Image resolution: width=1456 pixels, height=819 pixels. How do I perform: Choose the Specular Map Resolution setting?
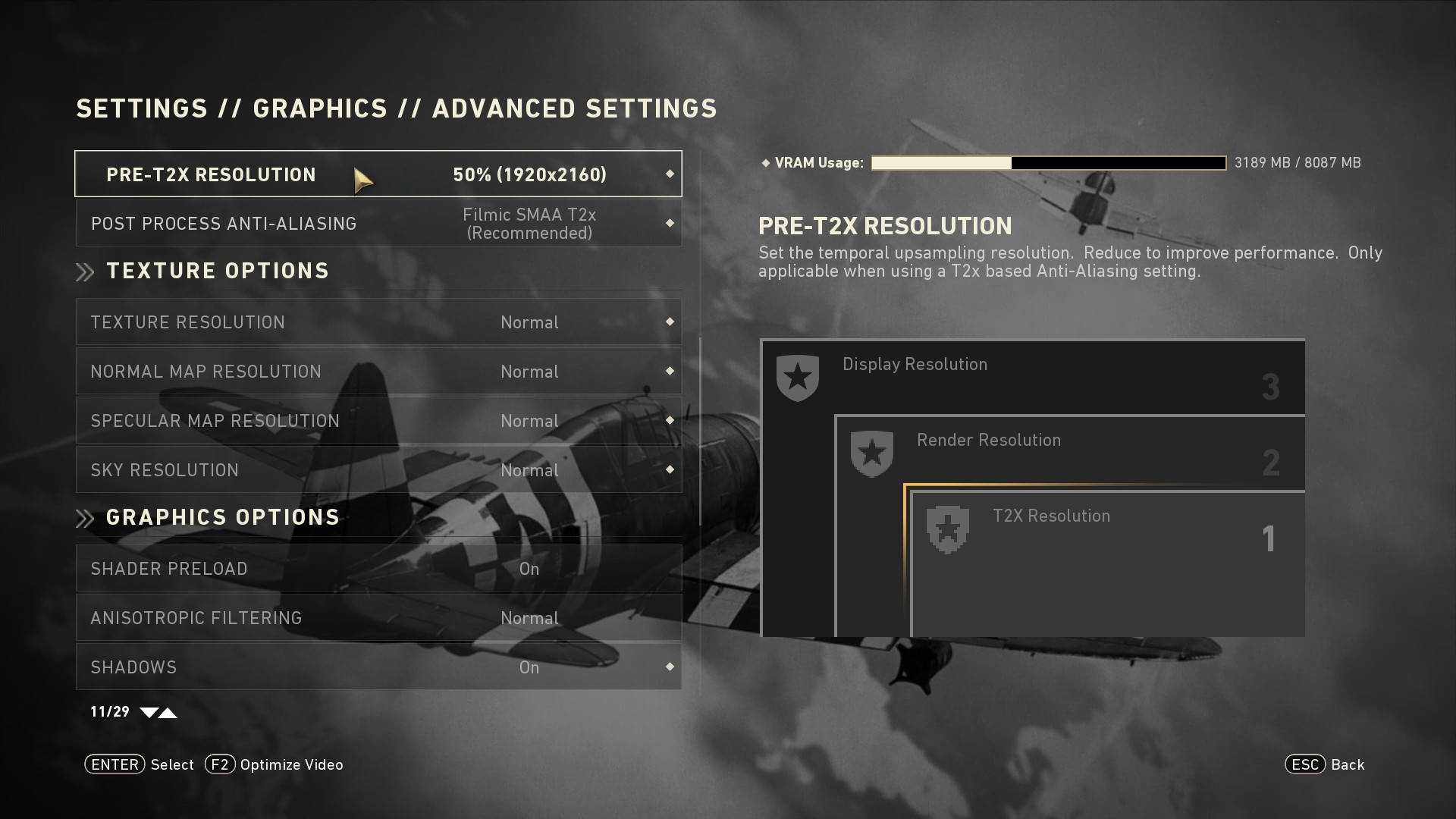click(378, 421)
